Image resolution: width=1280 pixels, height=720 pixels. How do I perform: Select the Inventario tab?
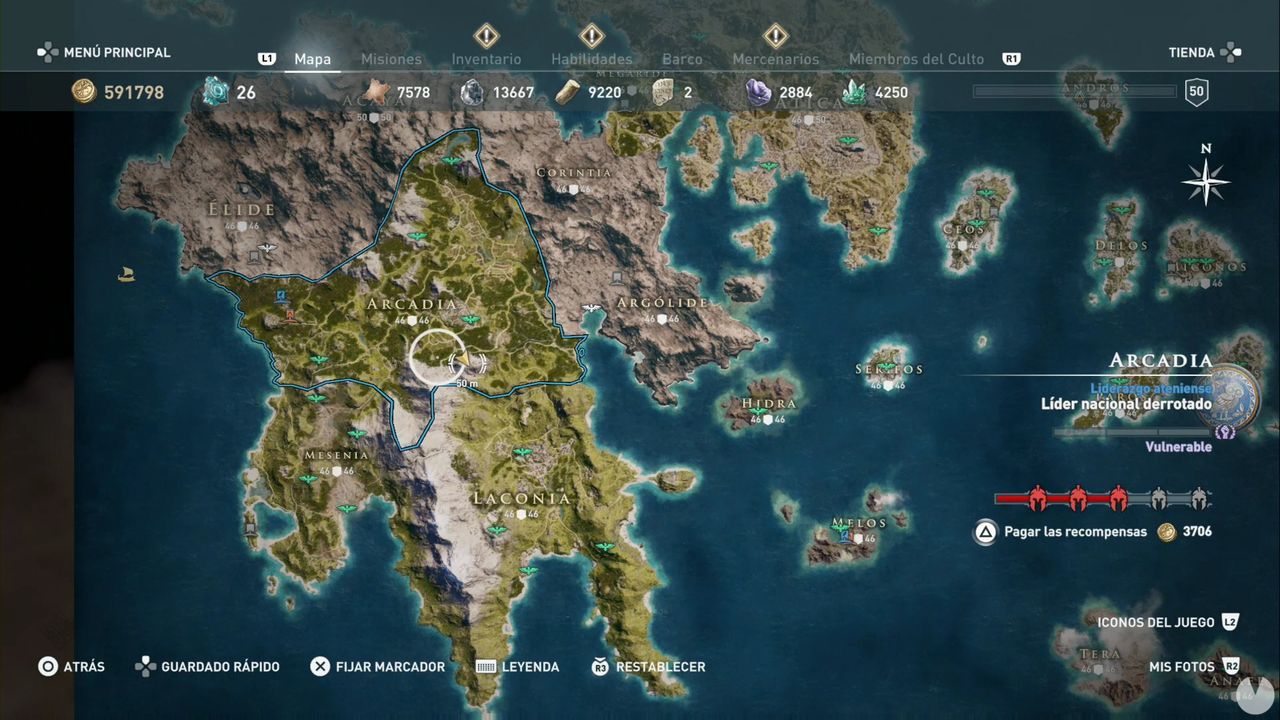point(486,59)
